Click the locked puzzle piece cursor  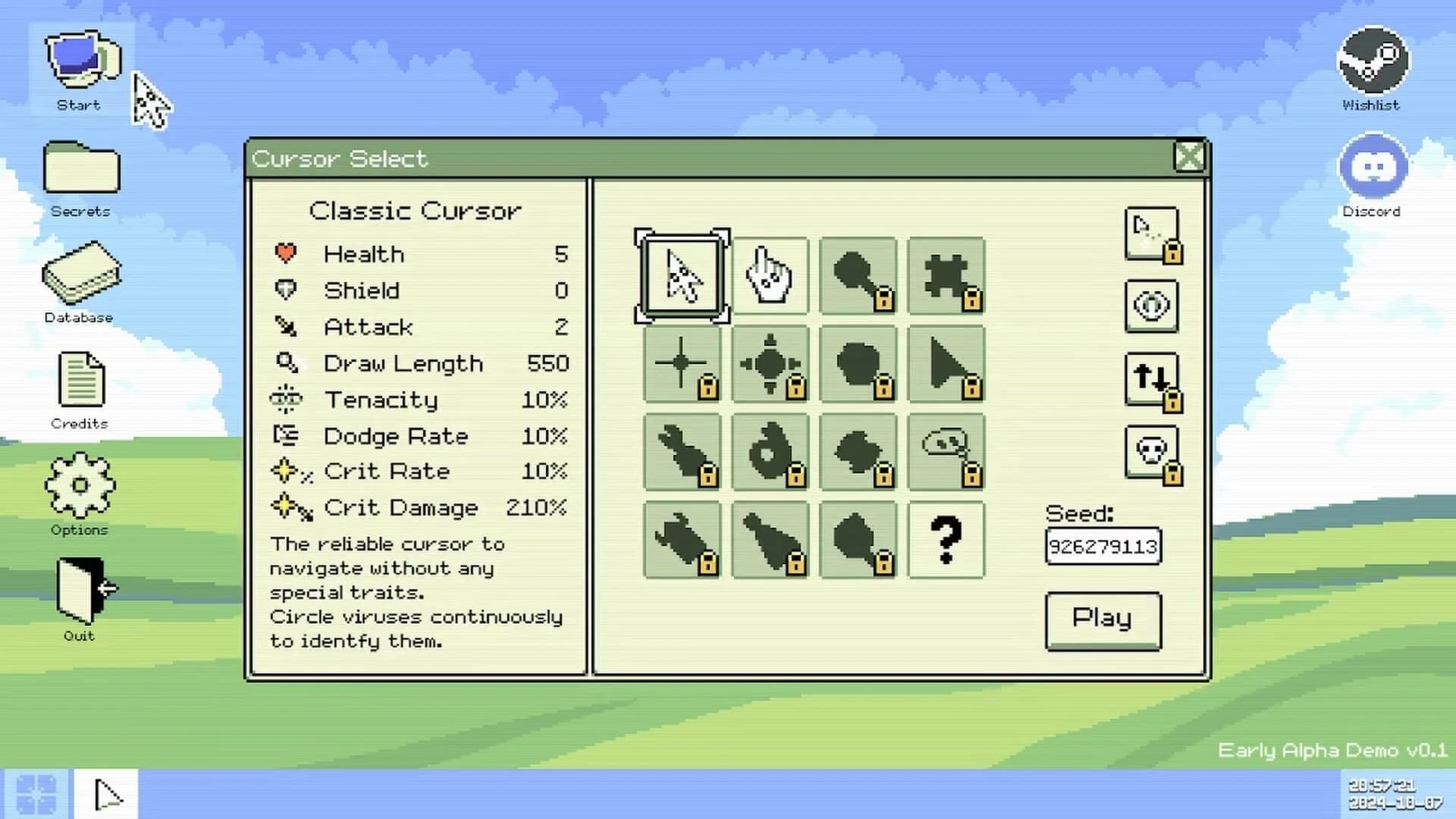tap(946, 276)
